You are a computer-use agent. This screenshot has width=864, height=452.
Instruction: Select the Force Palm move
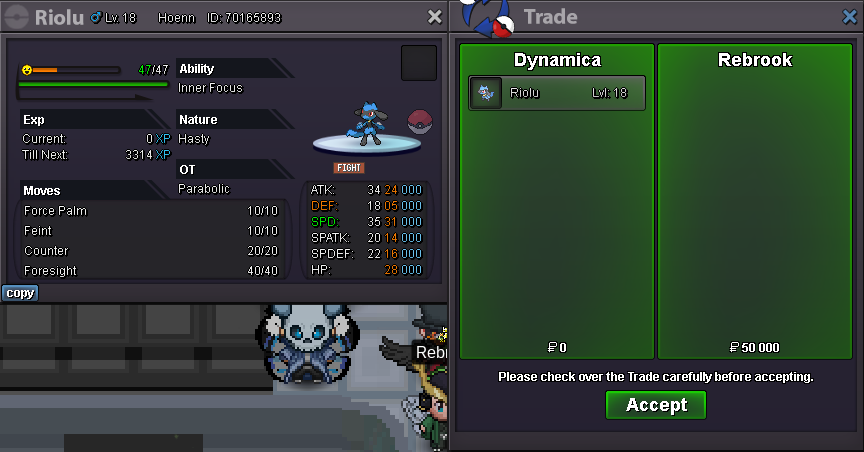pos(151,211)
